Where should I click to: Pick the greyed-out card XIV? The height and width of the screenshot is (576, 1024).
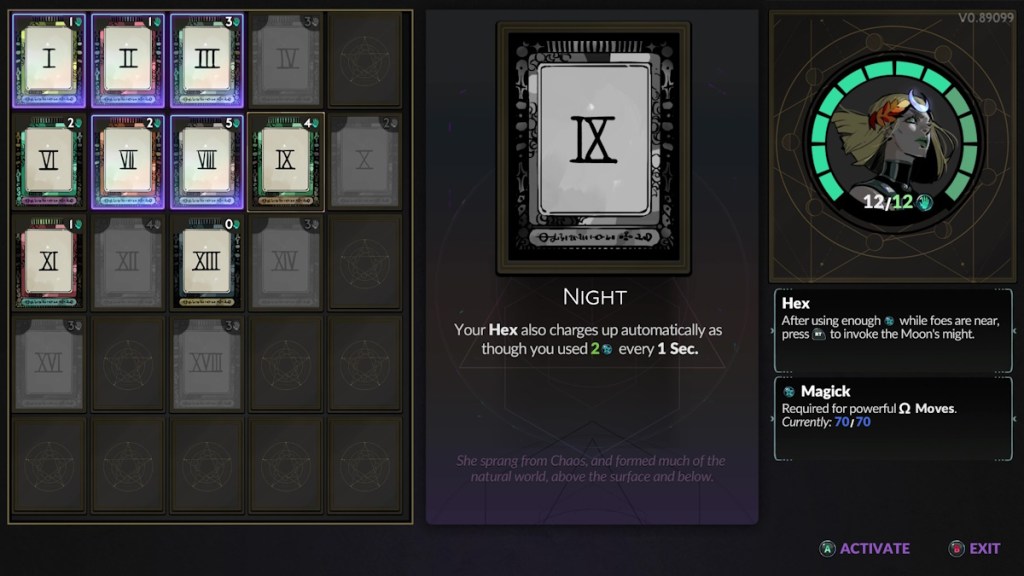(286, 262)
